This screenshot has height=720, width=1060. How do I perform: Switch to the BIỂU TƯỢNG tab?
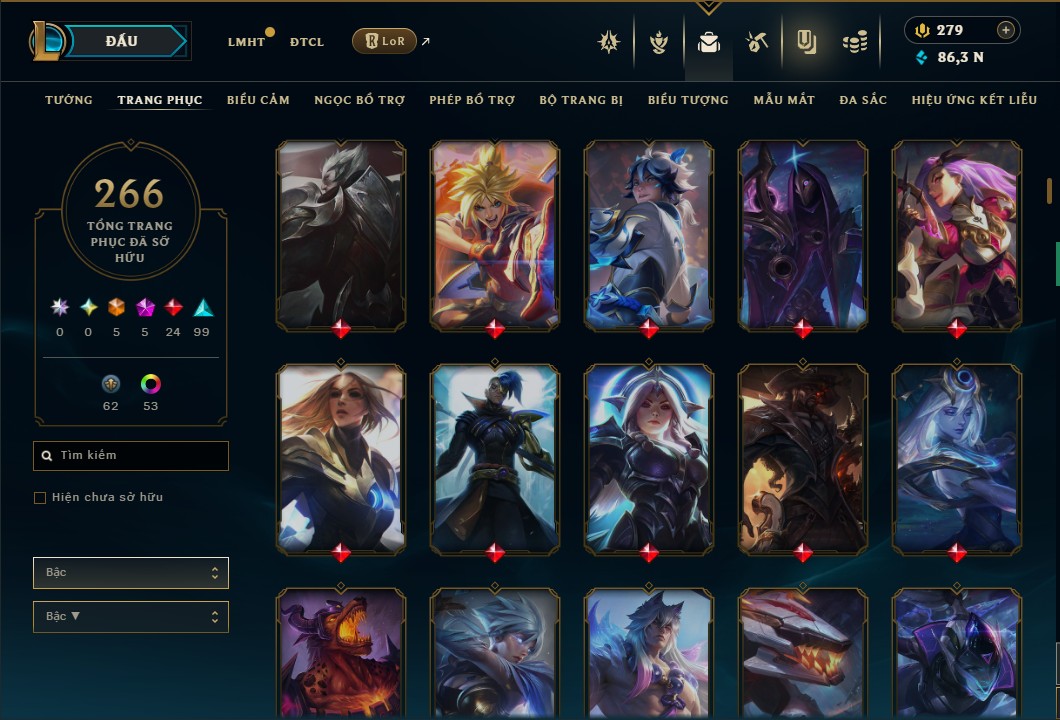[x=688, y=100]
